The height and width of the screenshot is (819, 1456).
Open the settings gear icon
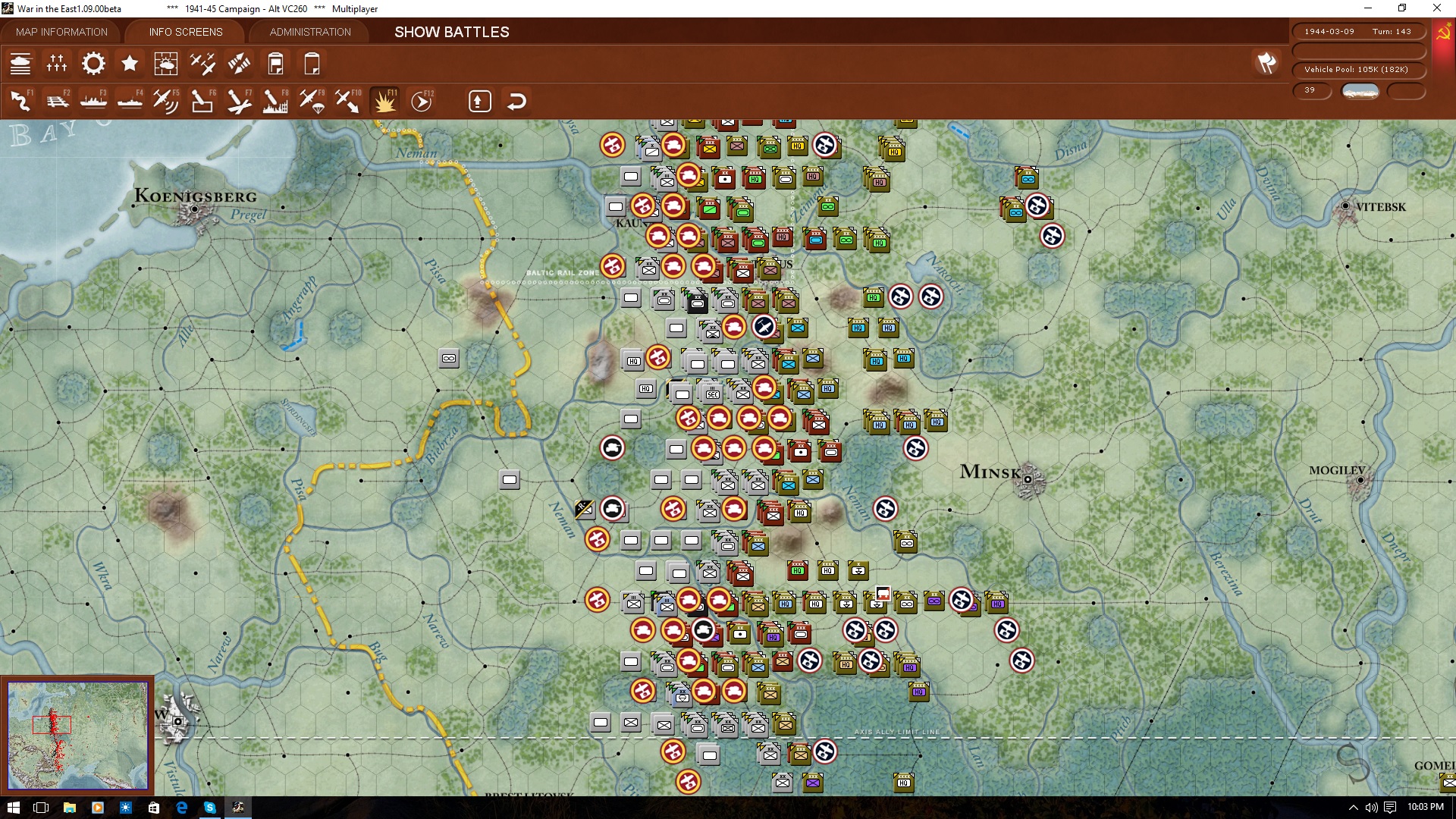pyautogui.click(x=93, y=64)
